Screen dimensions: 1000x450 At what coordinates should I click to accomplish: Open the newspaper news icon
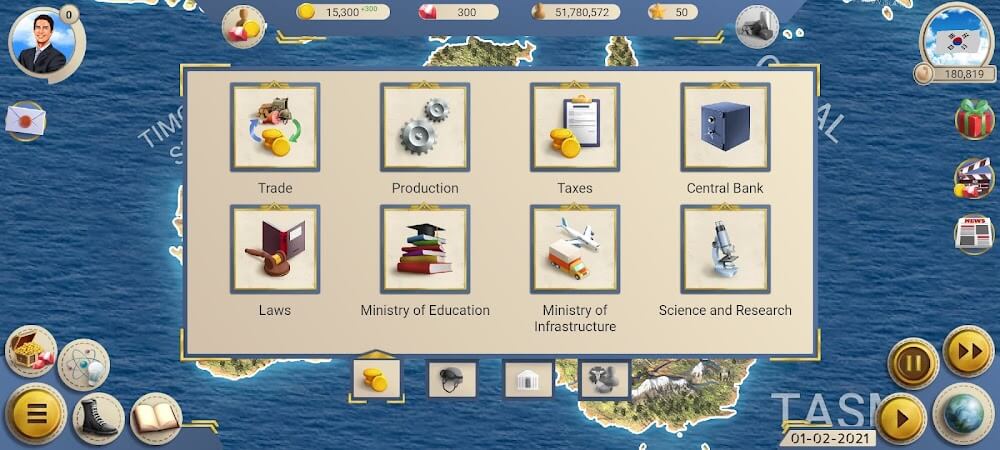[x=973, y=233]
